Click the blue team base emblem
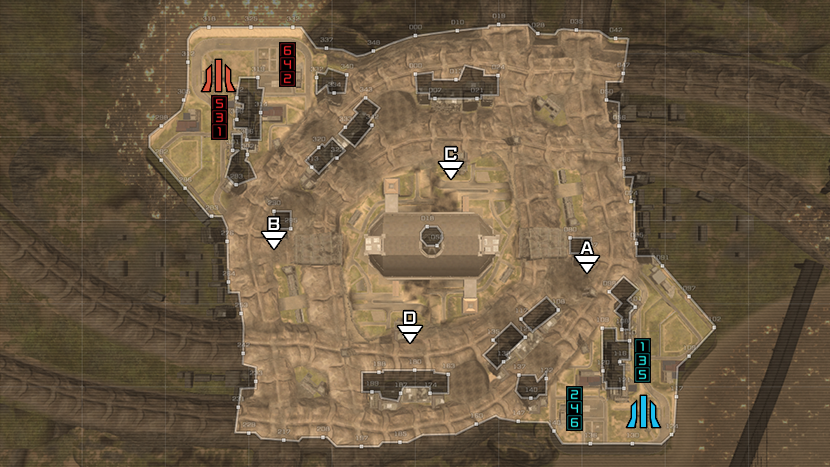This screenshot has height=467, width=830. tap(641, 410)
